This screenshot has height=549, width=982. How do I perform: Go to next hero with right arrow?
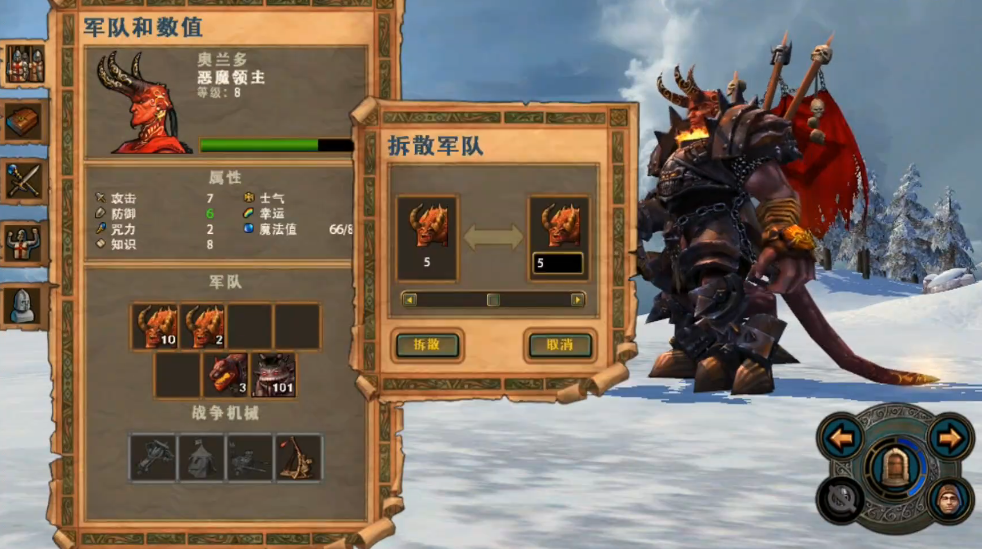[950, 437]
